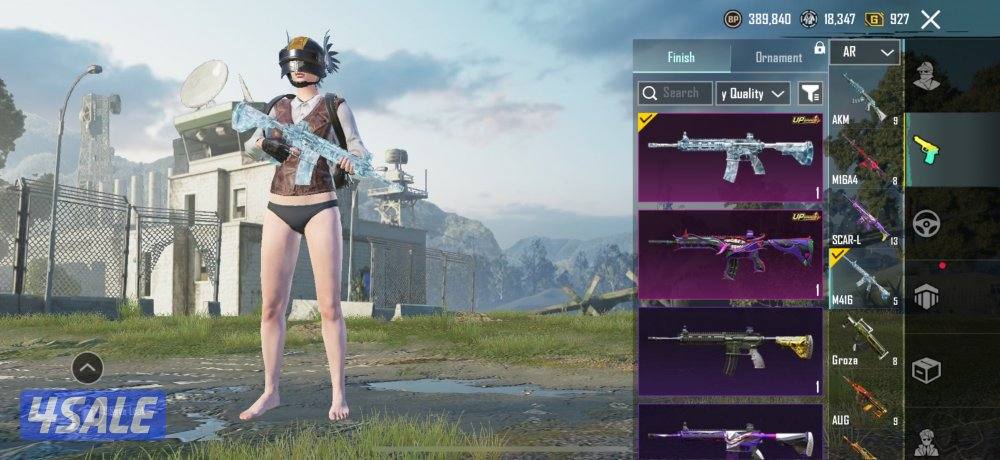Select the M416 weapon entry
1000x460 pixels.
pyautogui.click(x=865, y=278)
